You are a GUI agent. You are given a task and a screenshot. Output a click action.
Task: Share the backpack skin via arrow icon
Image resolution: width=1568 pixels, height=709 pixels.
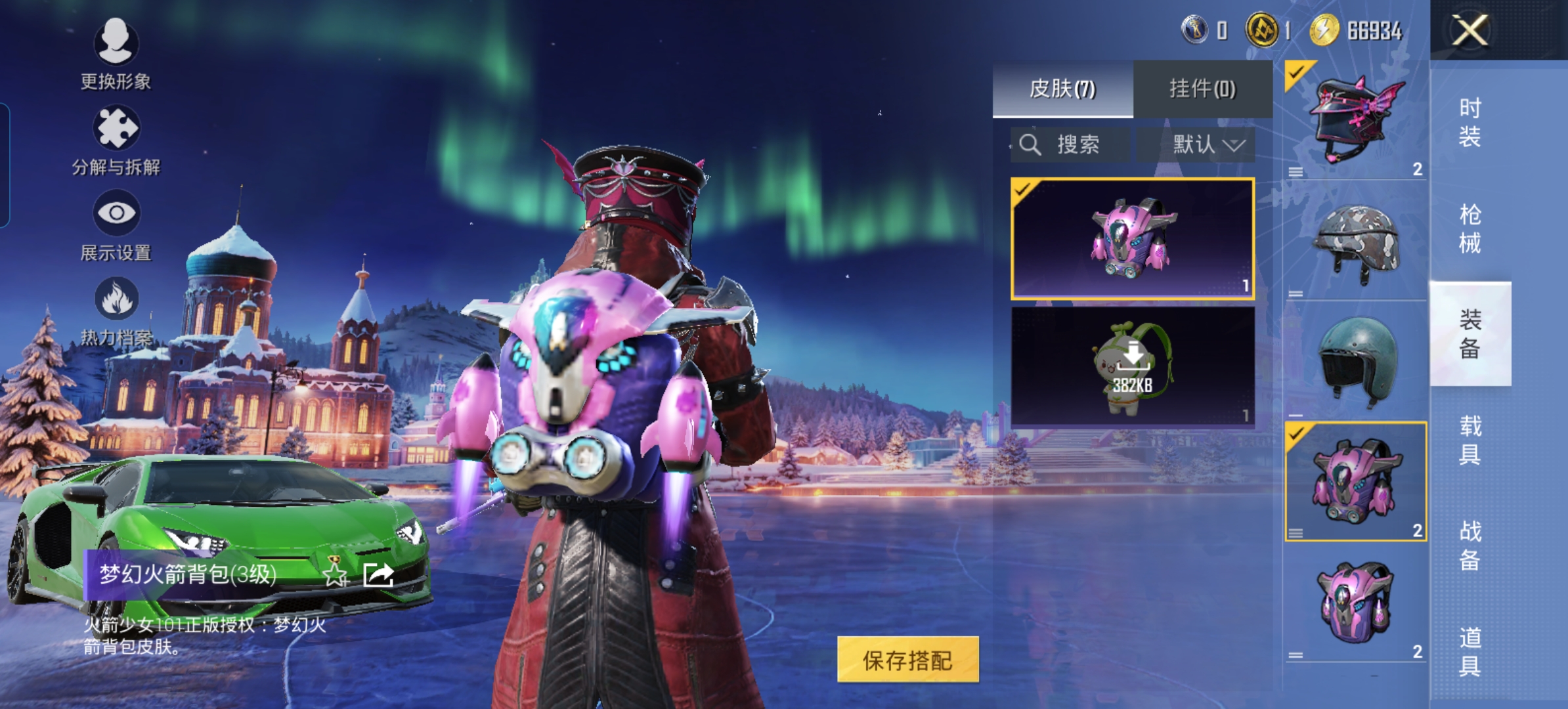pyautogui.click(x=378, y=574)
